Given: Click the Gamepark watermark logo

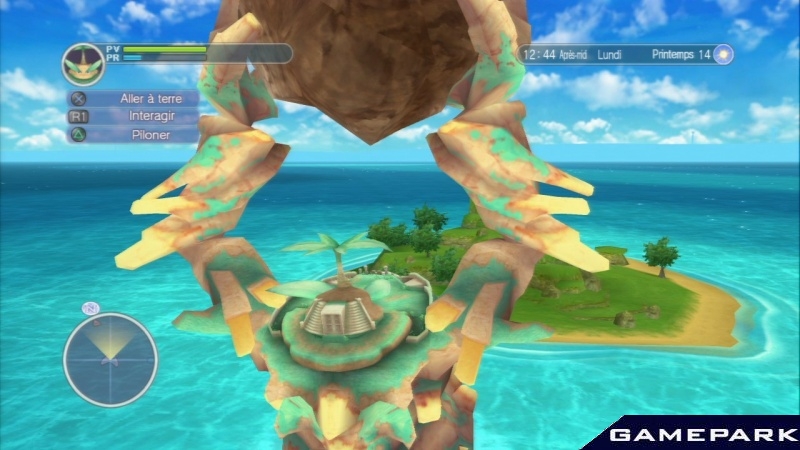Looking at the screenshot, I should click(x=698, y=434).
